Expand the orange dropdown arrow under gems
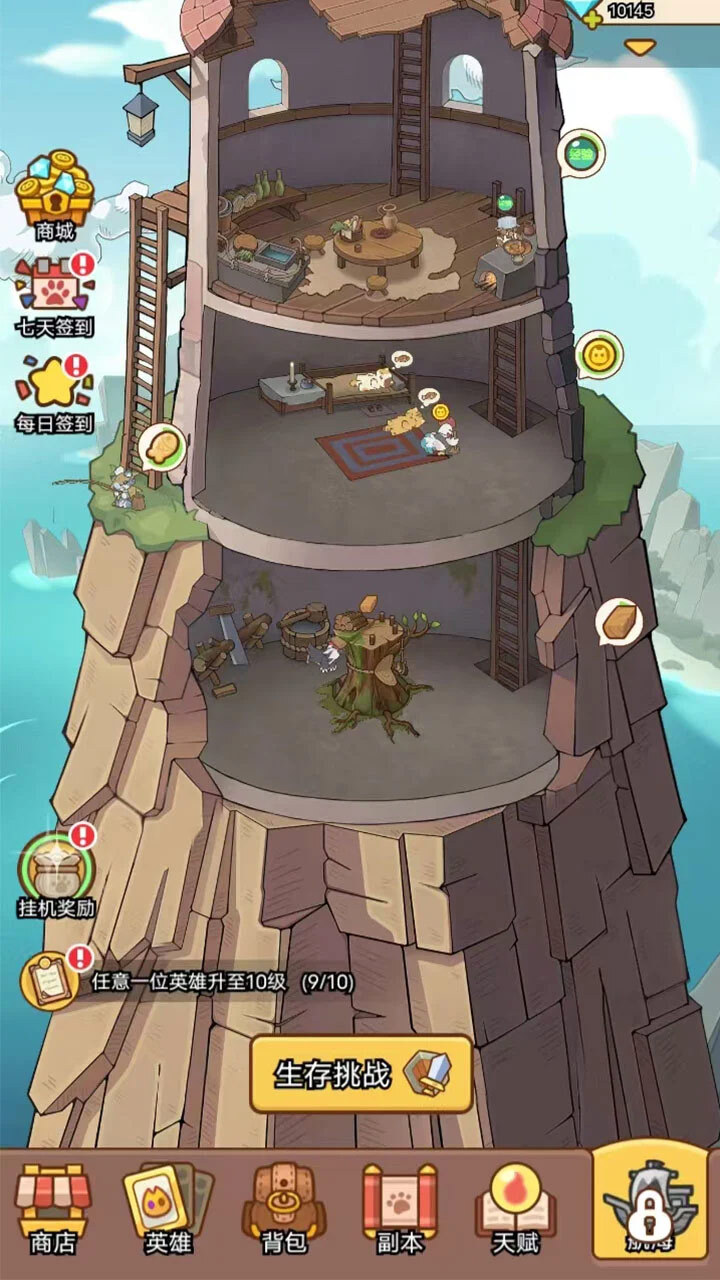The height and width of the screenshot is (1280, 720). click(x=640, y=47)
